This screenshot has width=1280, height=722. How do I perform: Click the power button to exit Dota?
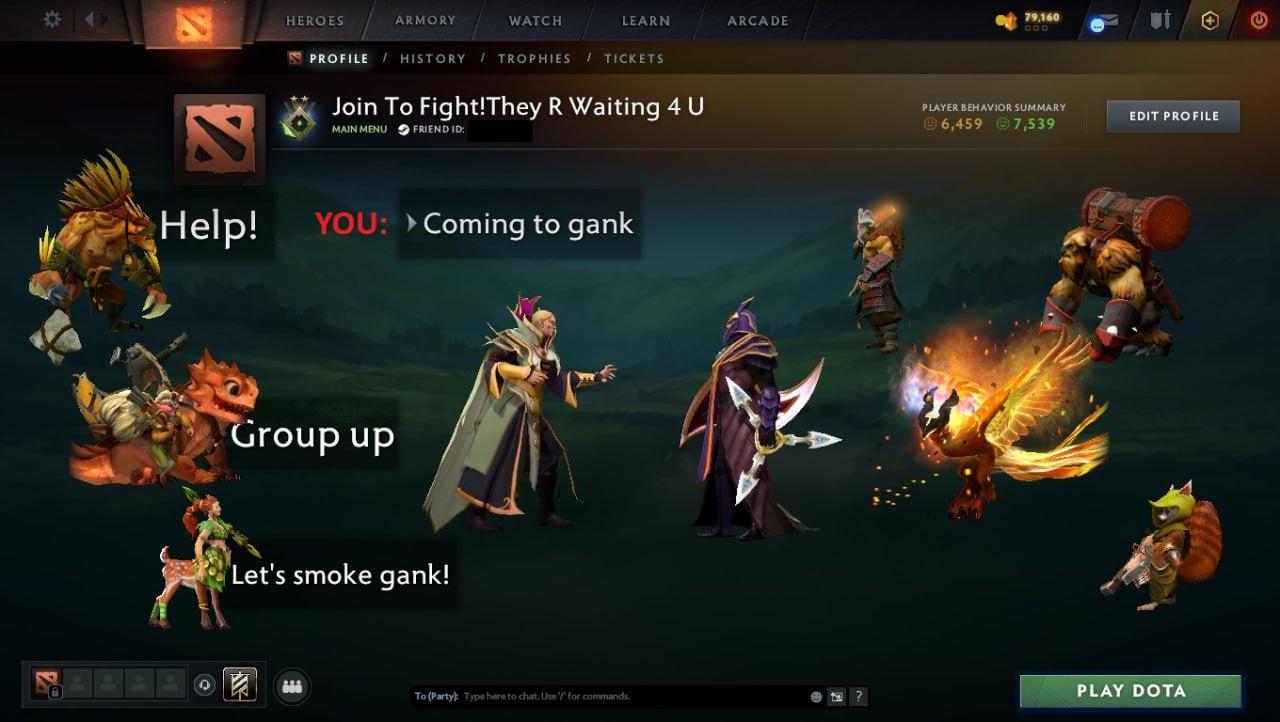pos(1256,19)
